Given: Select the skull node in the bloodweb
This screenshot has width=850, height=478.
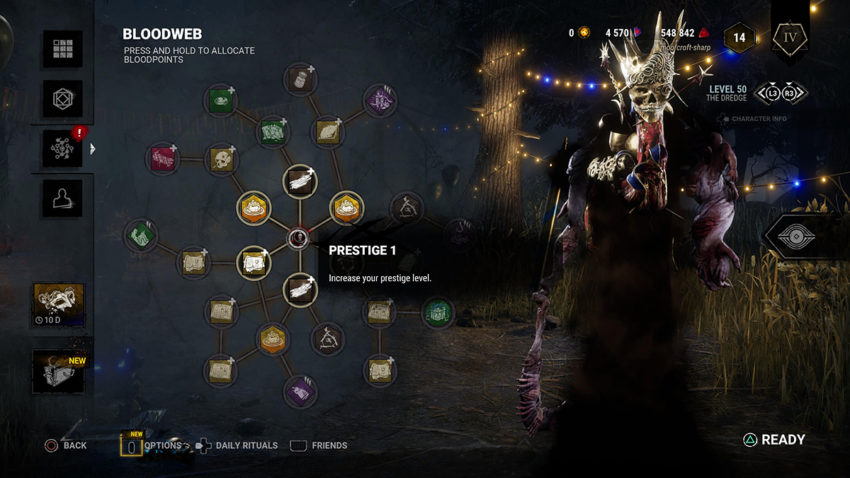Looking at the screenshot, I should click(x=222, y=158).
